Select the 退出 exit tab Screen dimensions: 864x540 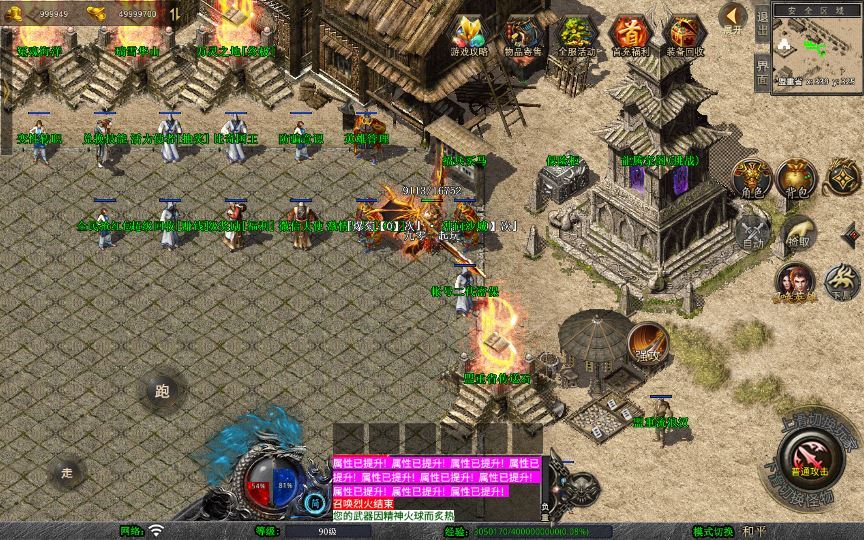762,27
